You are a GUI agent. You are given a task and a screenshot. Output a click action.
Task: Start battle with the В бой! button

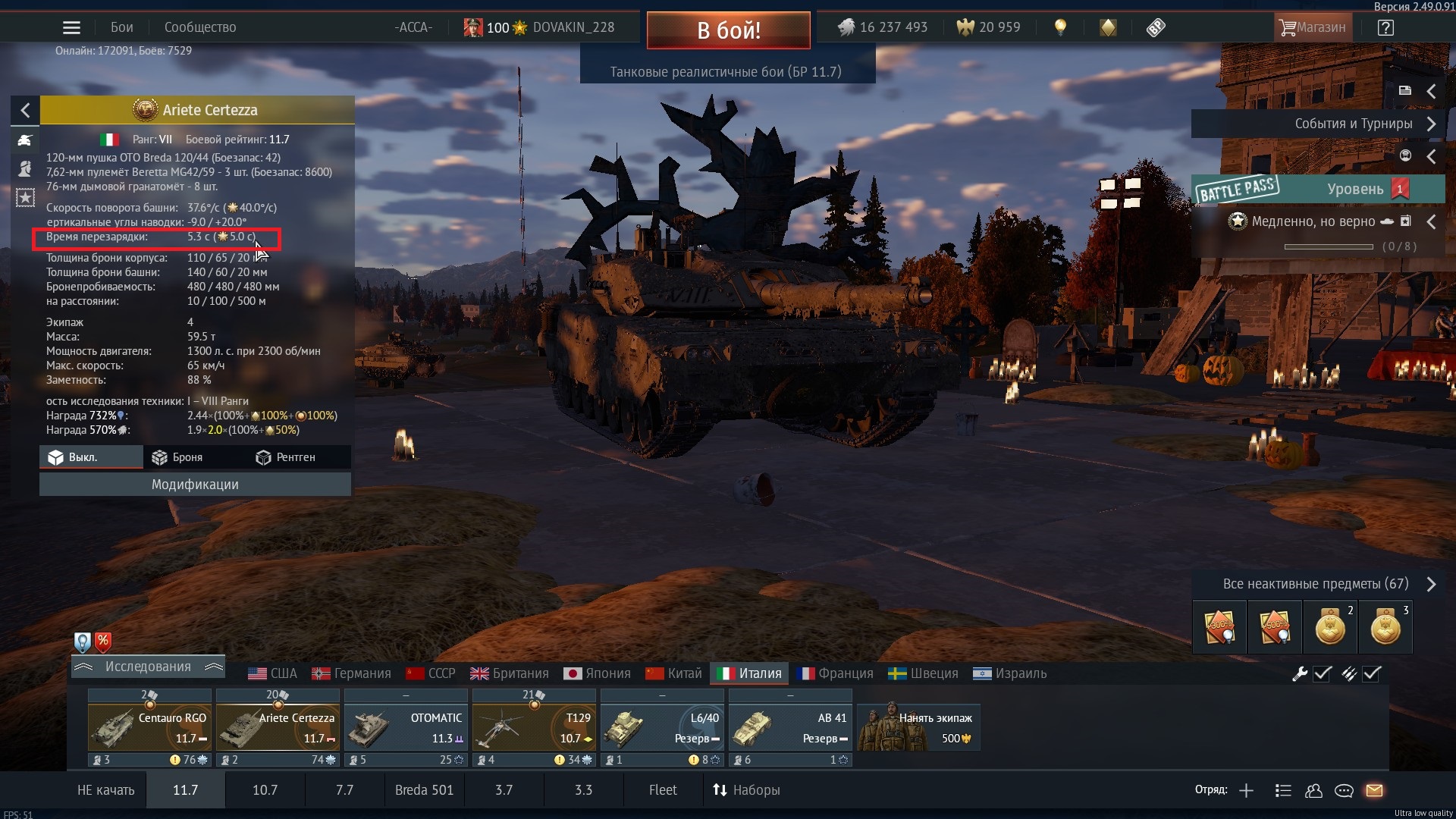point(728,30)
